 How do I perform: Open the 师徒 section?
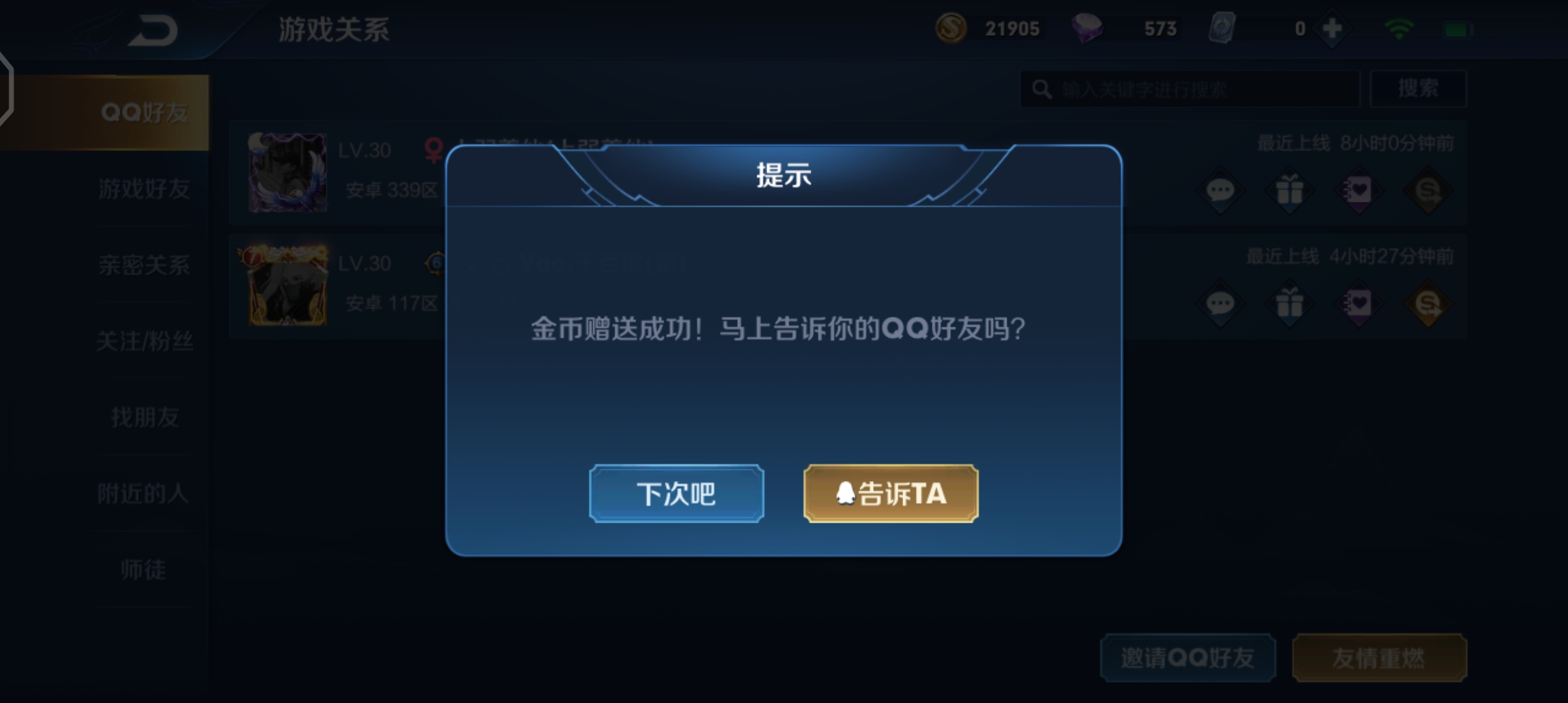pos(144,570)
